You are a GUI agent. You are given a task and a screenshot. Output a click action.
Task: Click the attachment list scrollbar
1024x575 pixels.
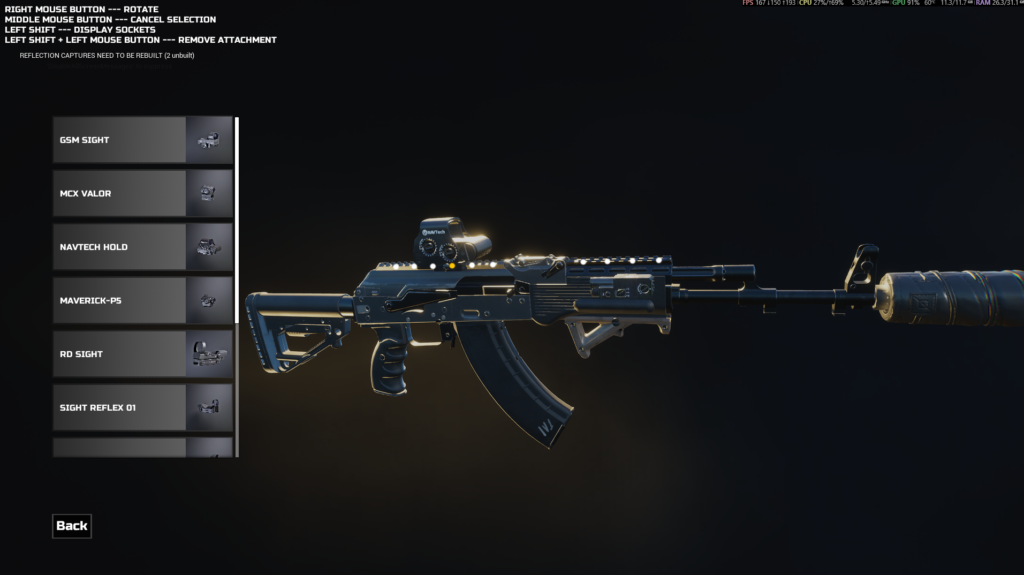[237, 220]
